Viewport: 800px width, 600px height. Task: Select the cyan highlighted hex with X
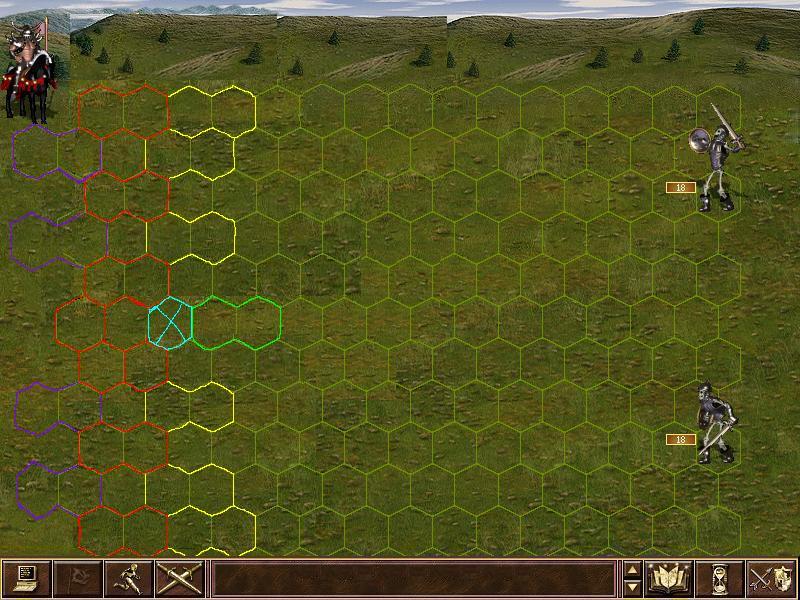coord(169,322)
